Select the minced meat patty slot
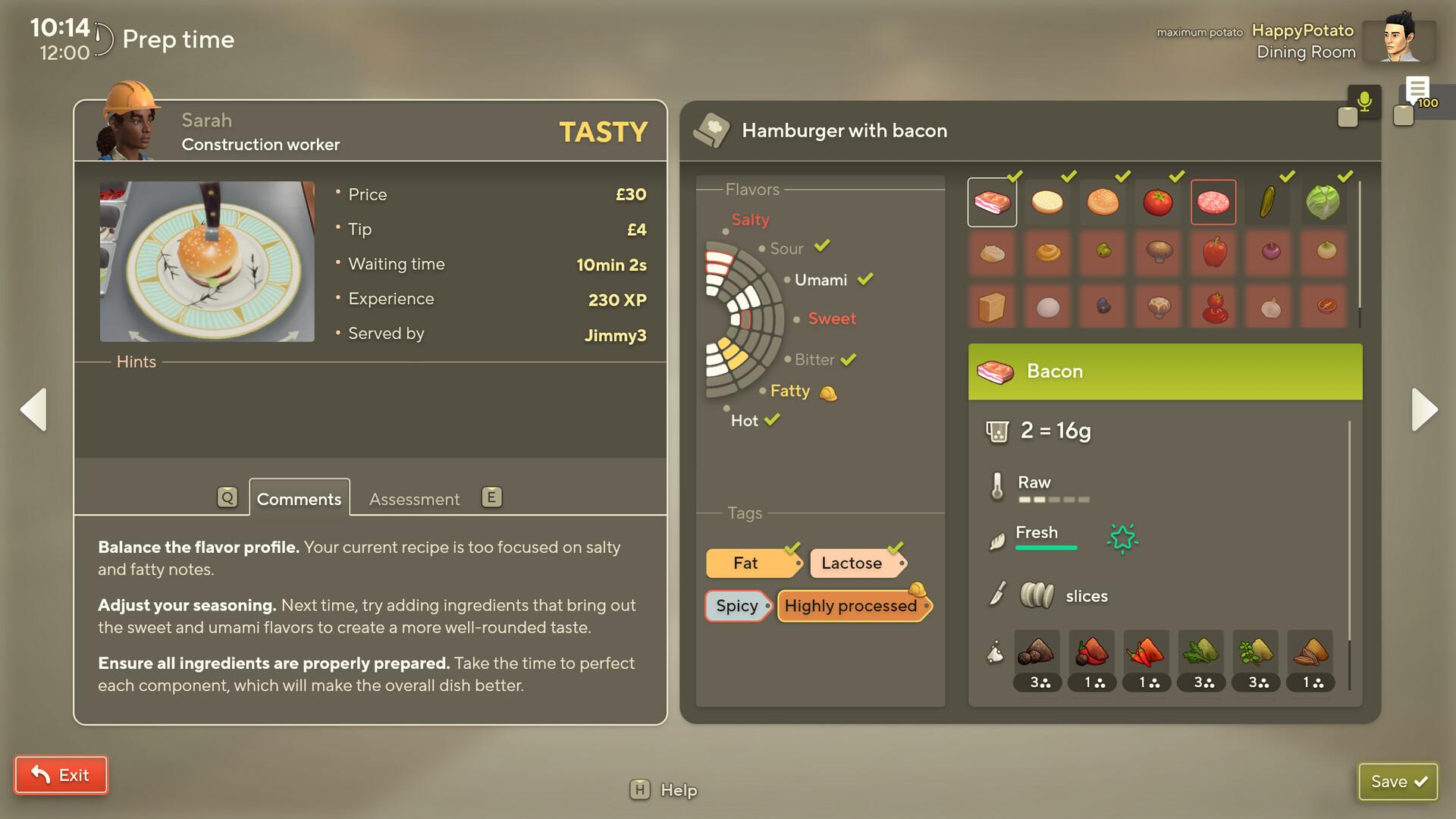The height and width of the screenshot is (819, 1456). tap(1213, 202)
